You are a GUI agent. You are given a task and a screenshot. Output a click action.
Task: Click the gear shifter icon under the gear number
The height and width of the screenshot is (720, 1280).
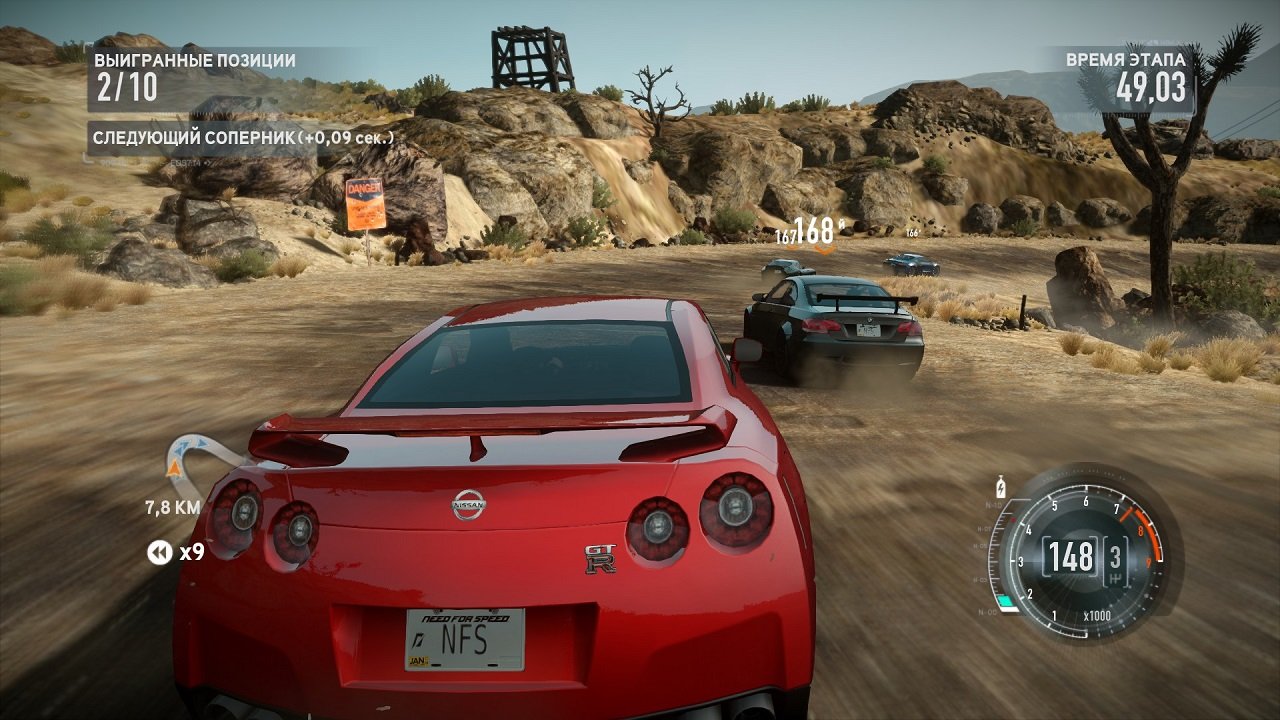[x=1115, y=578]
